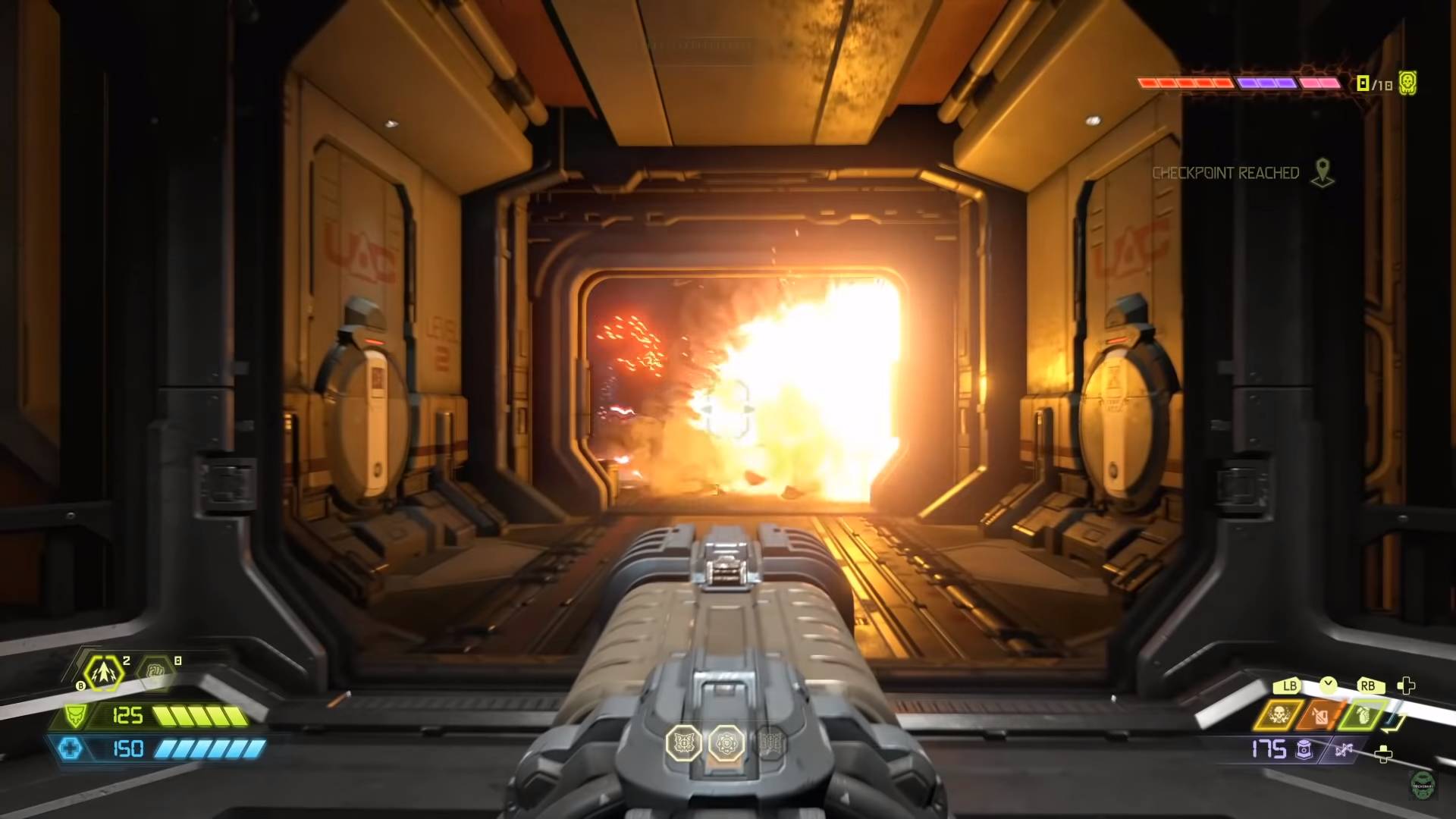The height and width of the screenshot is (819, 1456).
Task: Click the CHECKPOINT REACHED notification text
Action: 1226,173
